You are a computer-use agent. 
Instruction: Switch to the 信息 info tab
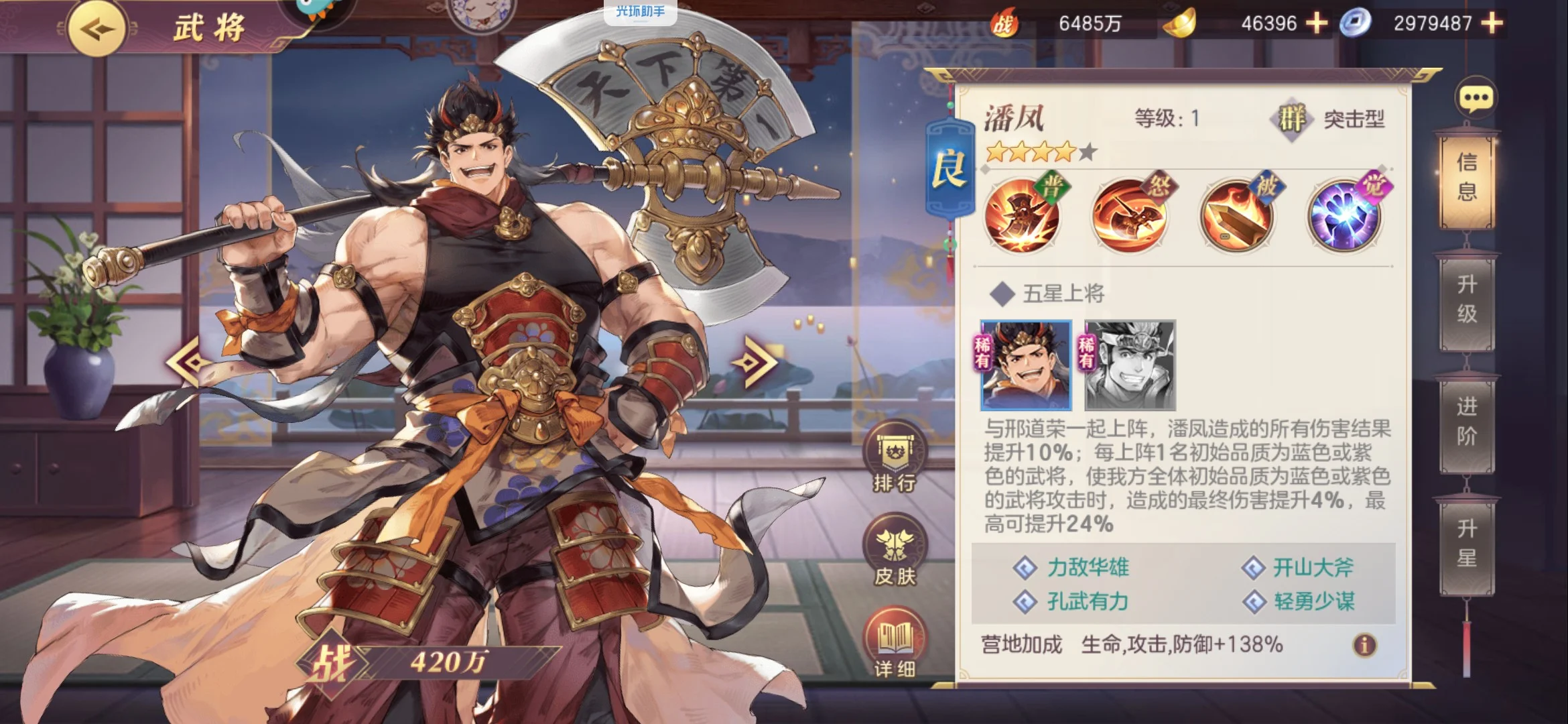point(1467,178)
